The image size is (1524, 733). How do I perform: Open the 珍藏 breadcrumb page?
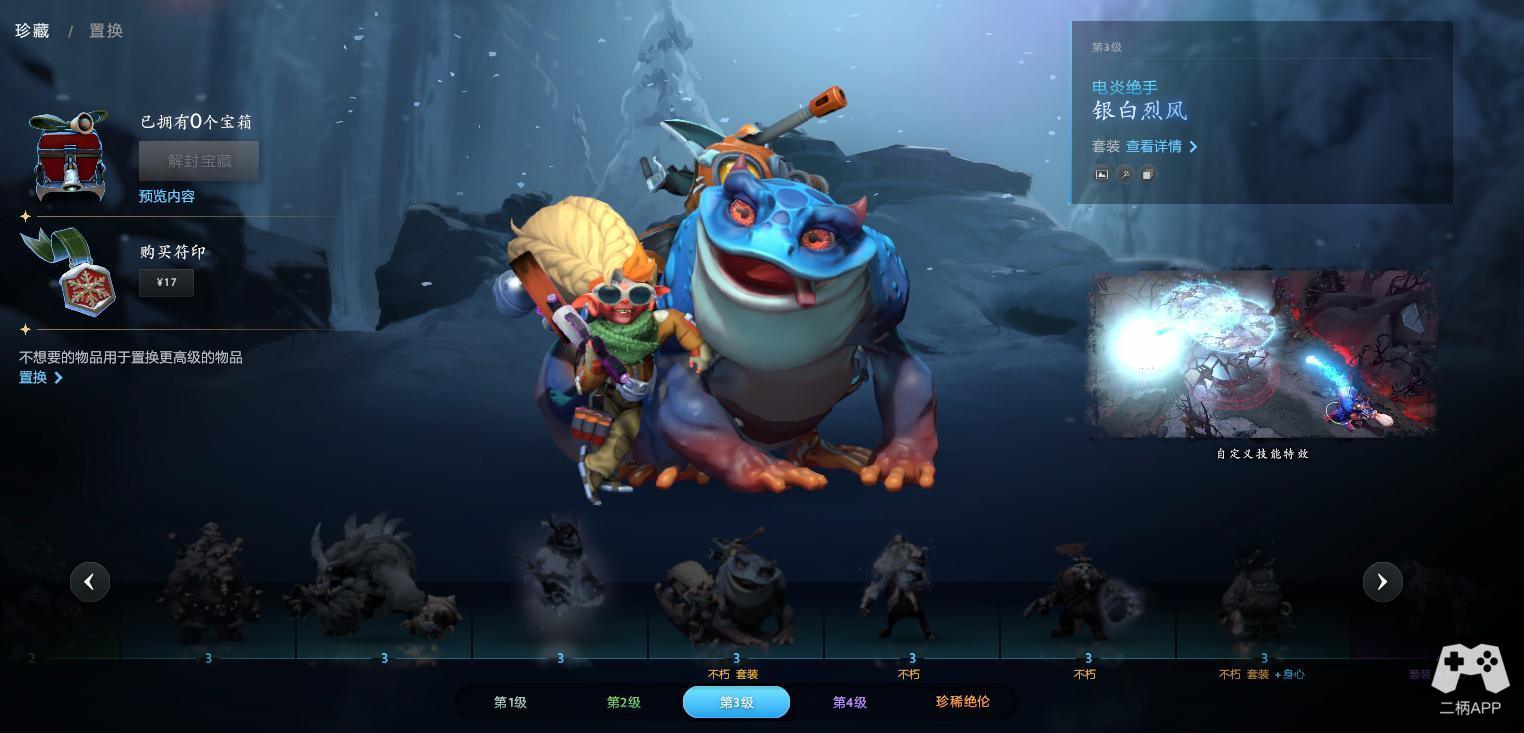point(32,31)
